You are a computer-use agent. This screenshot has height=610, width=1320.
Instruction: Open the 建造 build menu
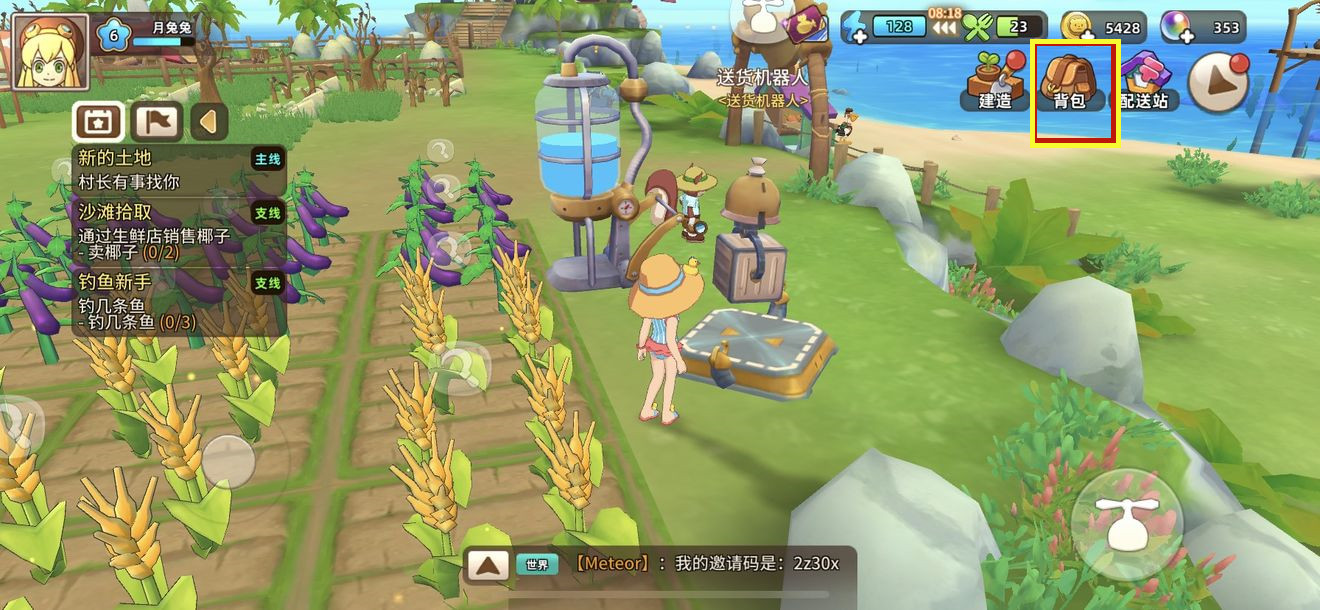pyautogui.click(x=995, y=80)
